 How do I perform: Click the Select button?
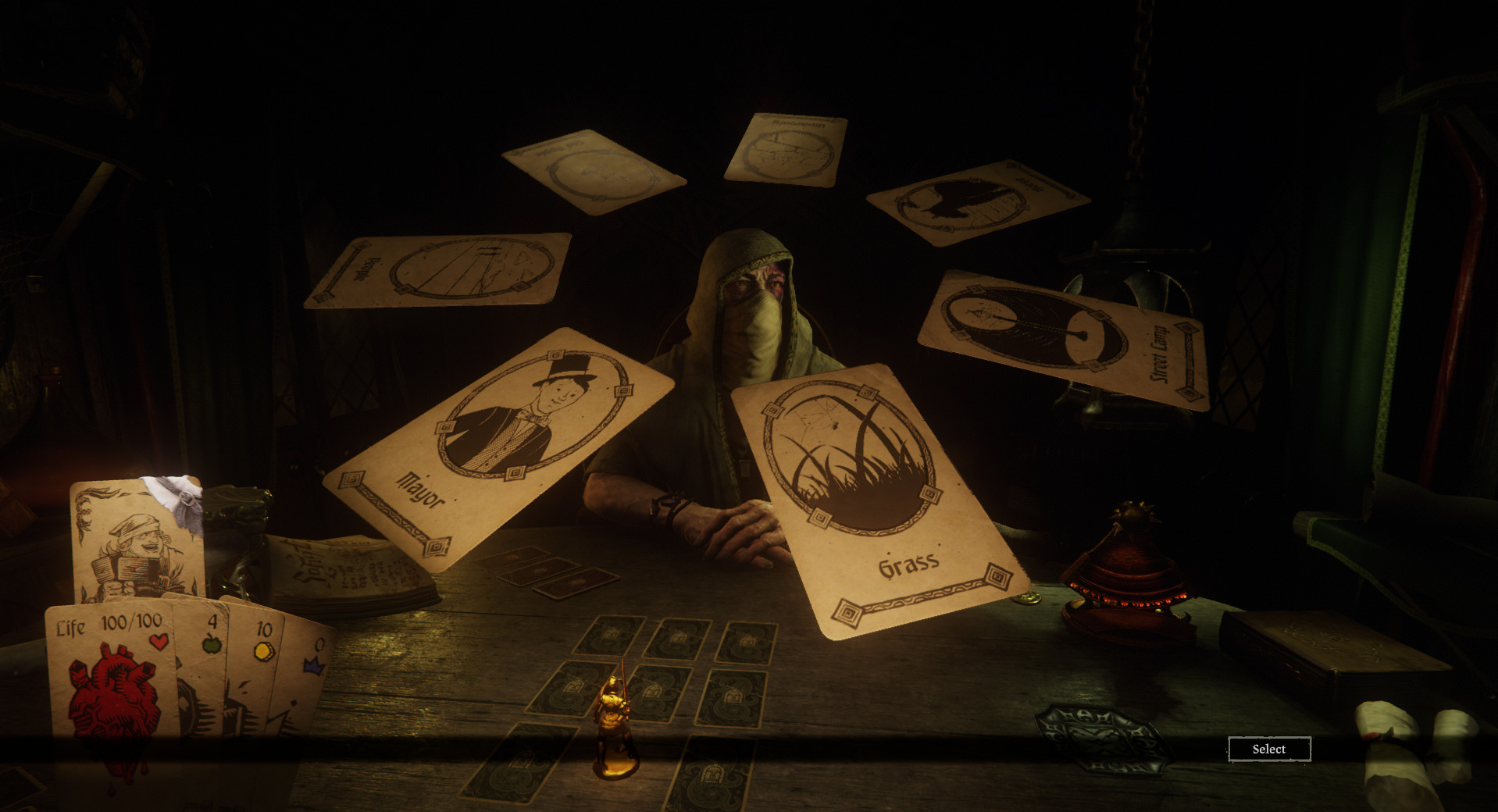1268,749
